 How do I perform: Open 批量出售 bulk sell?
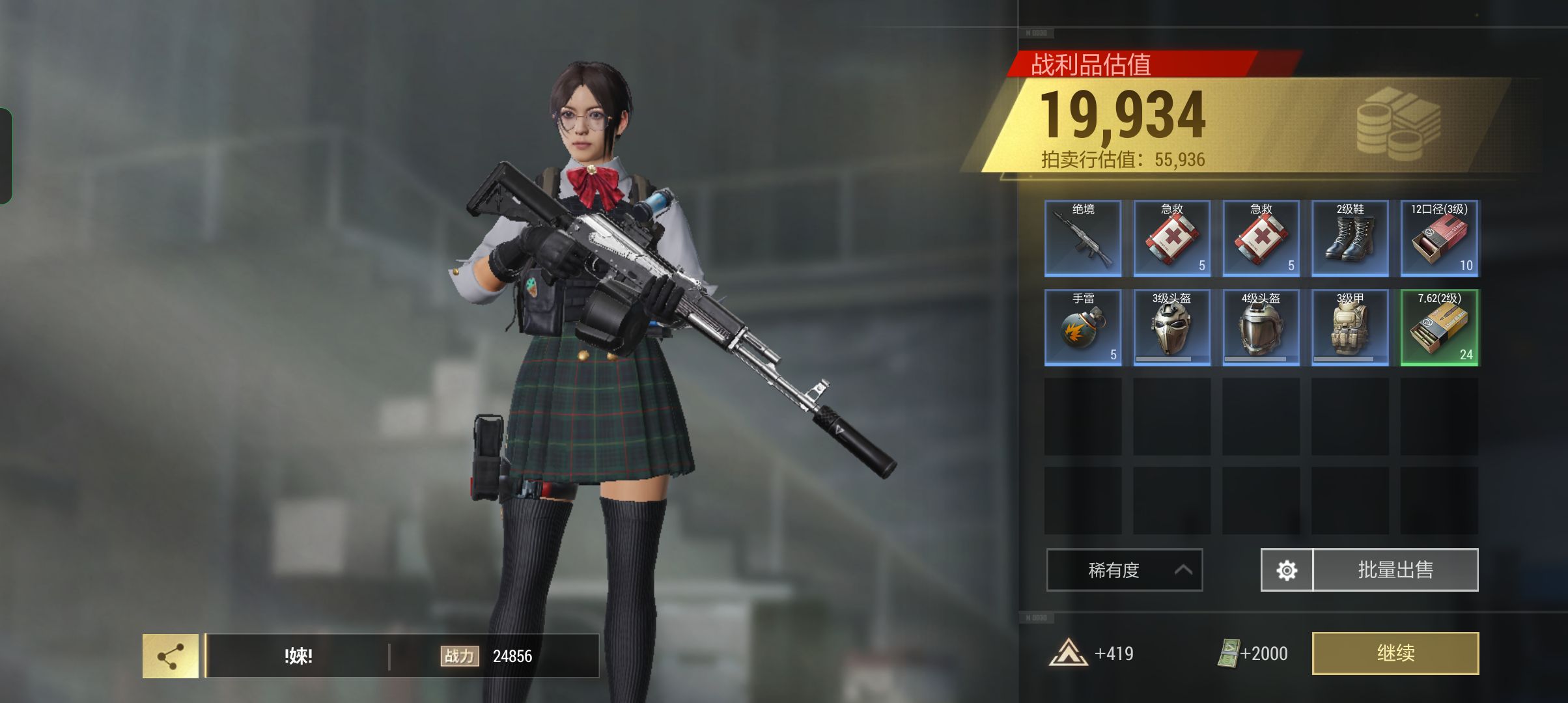point(1395,570)
